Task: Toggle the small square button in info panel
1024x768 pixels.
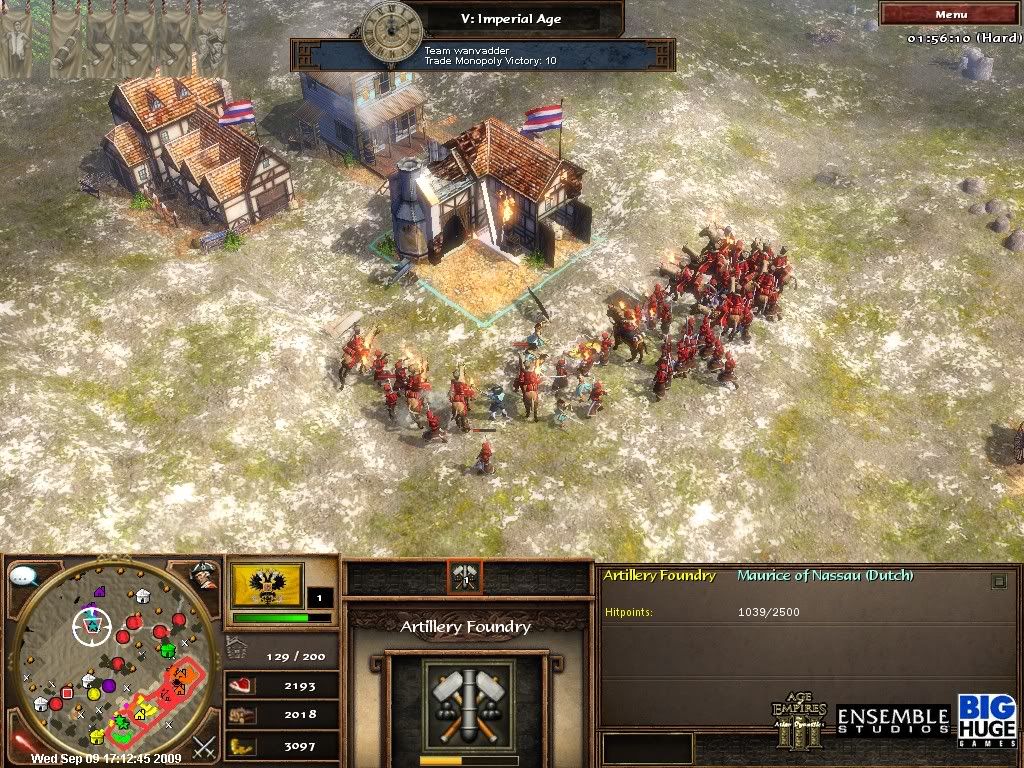Action: coord(998,581)
